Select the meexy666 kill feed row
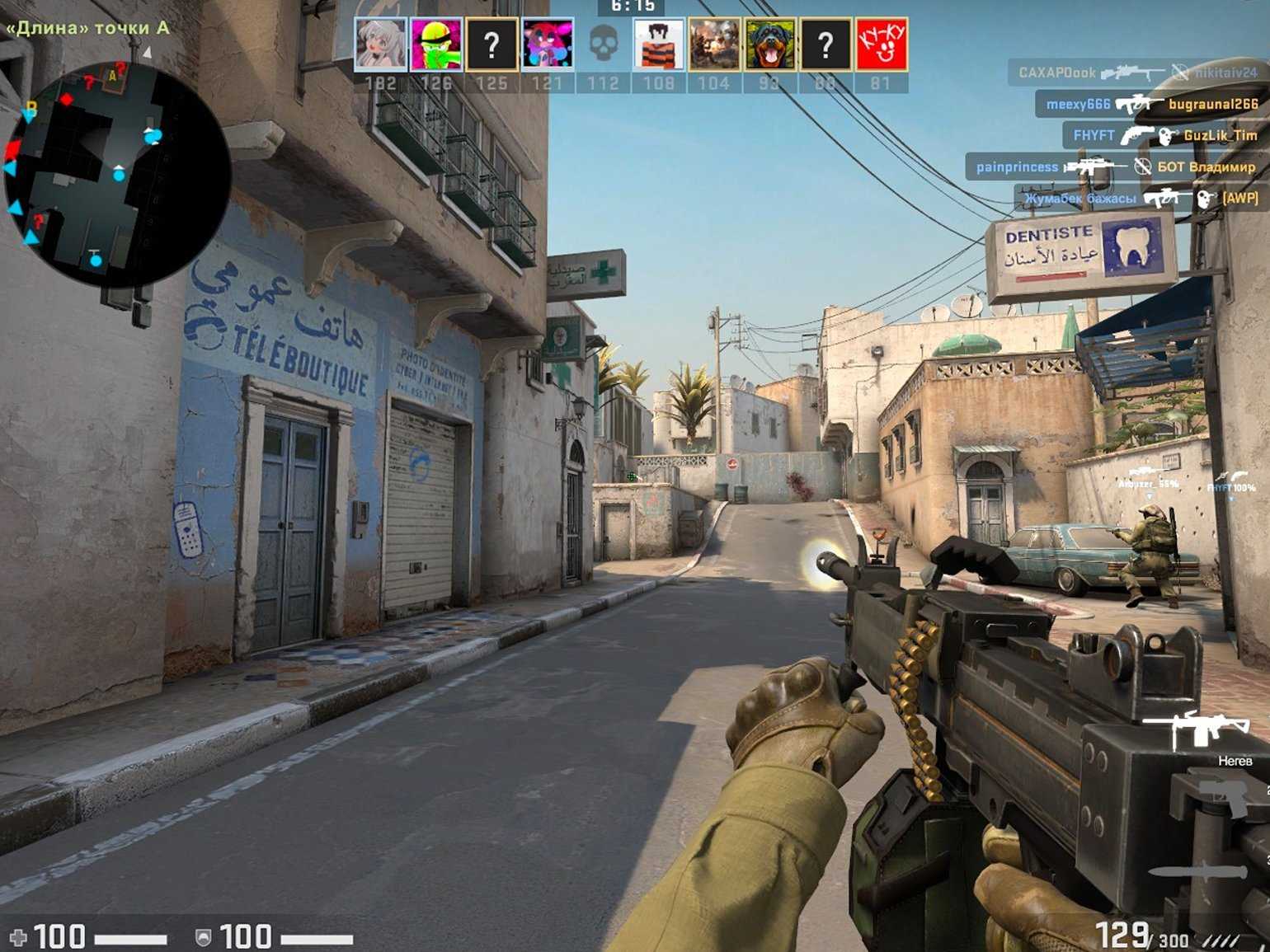1270x952 pixels. coord(1150,104)
